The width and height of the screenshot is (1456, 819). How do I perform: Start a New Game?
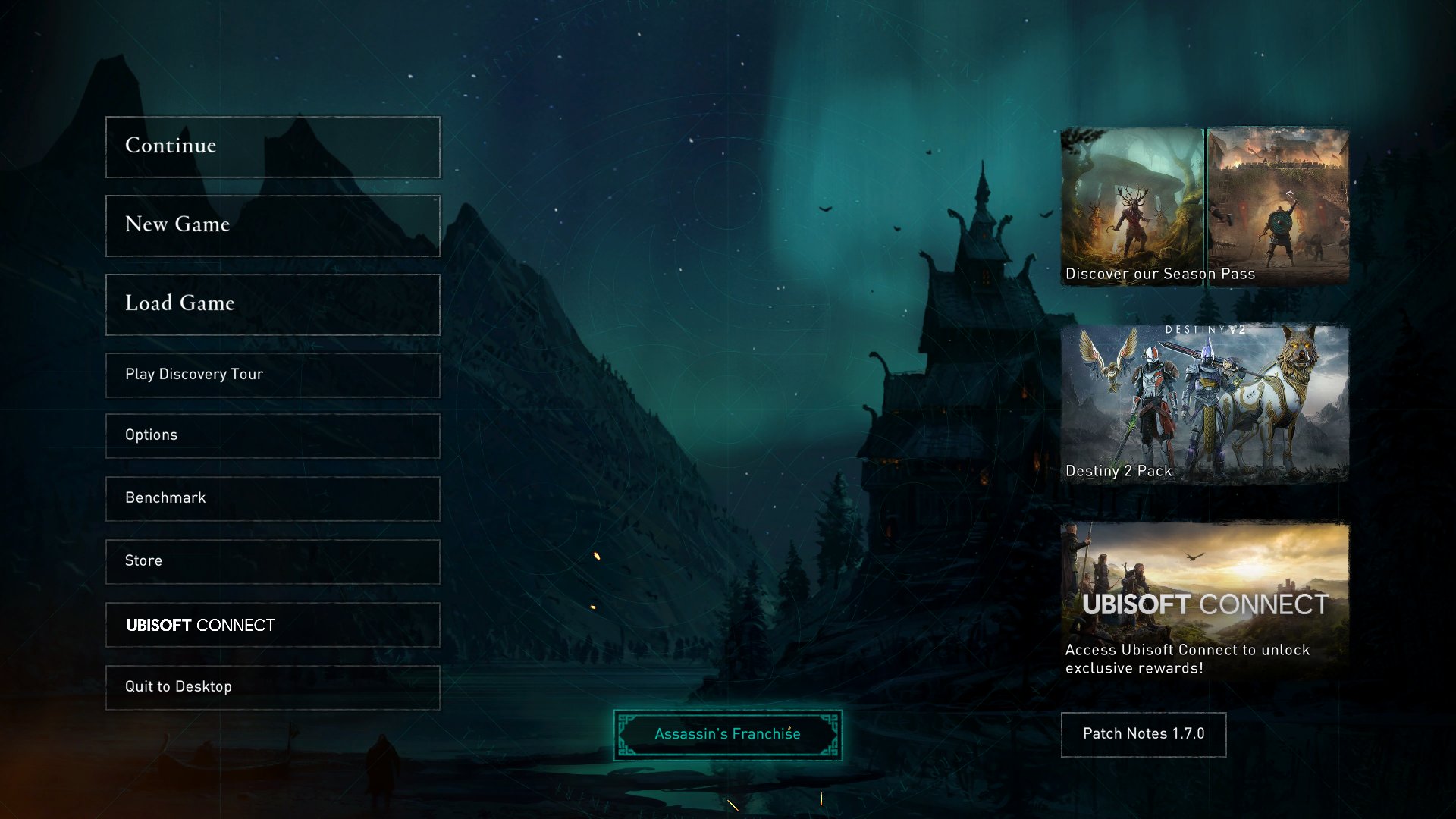pos(272,225)
